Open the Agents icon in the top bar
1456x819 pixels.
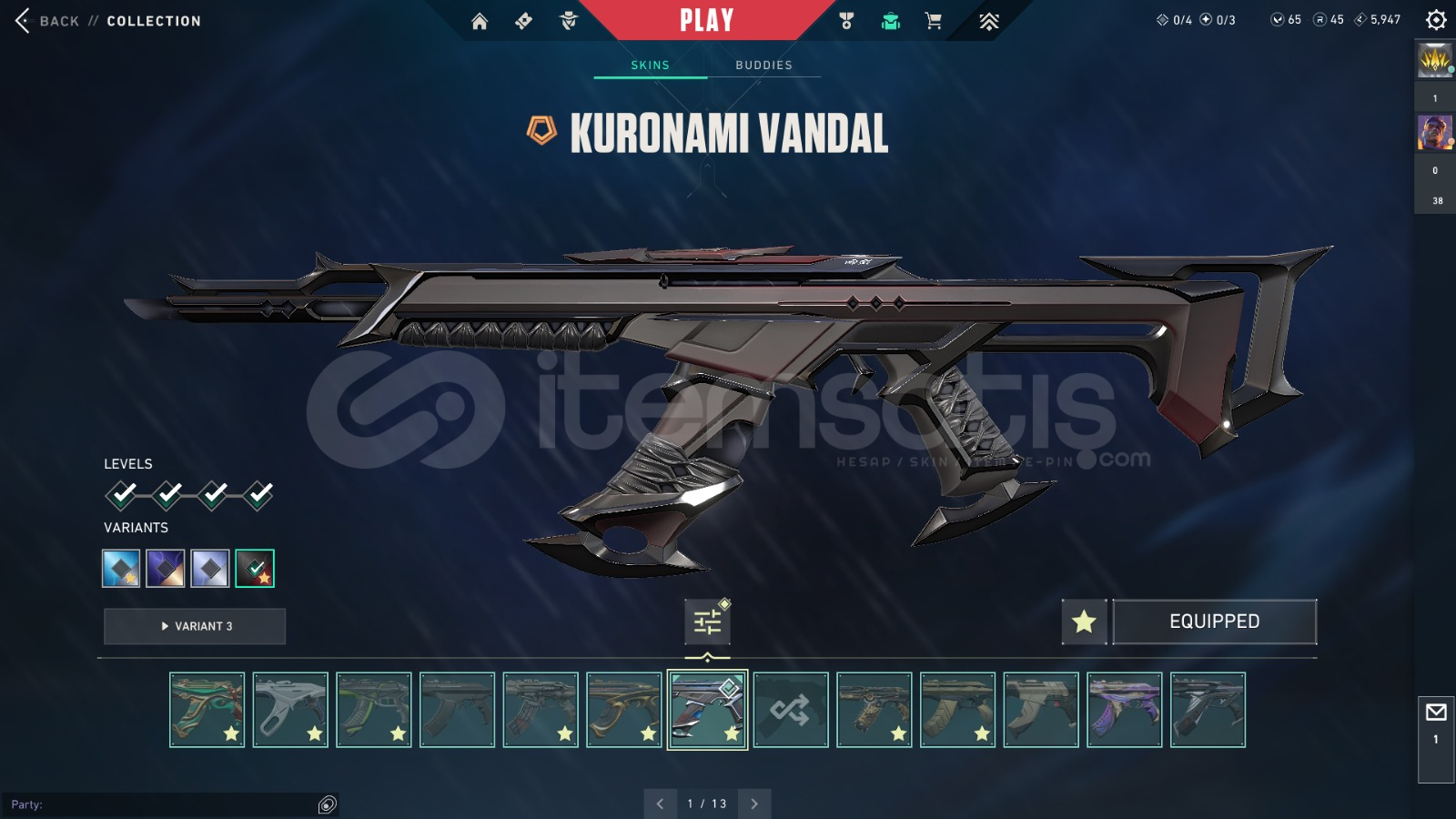(569, 20)
